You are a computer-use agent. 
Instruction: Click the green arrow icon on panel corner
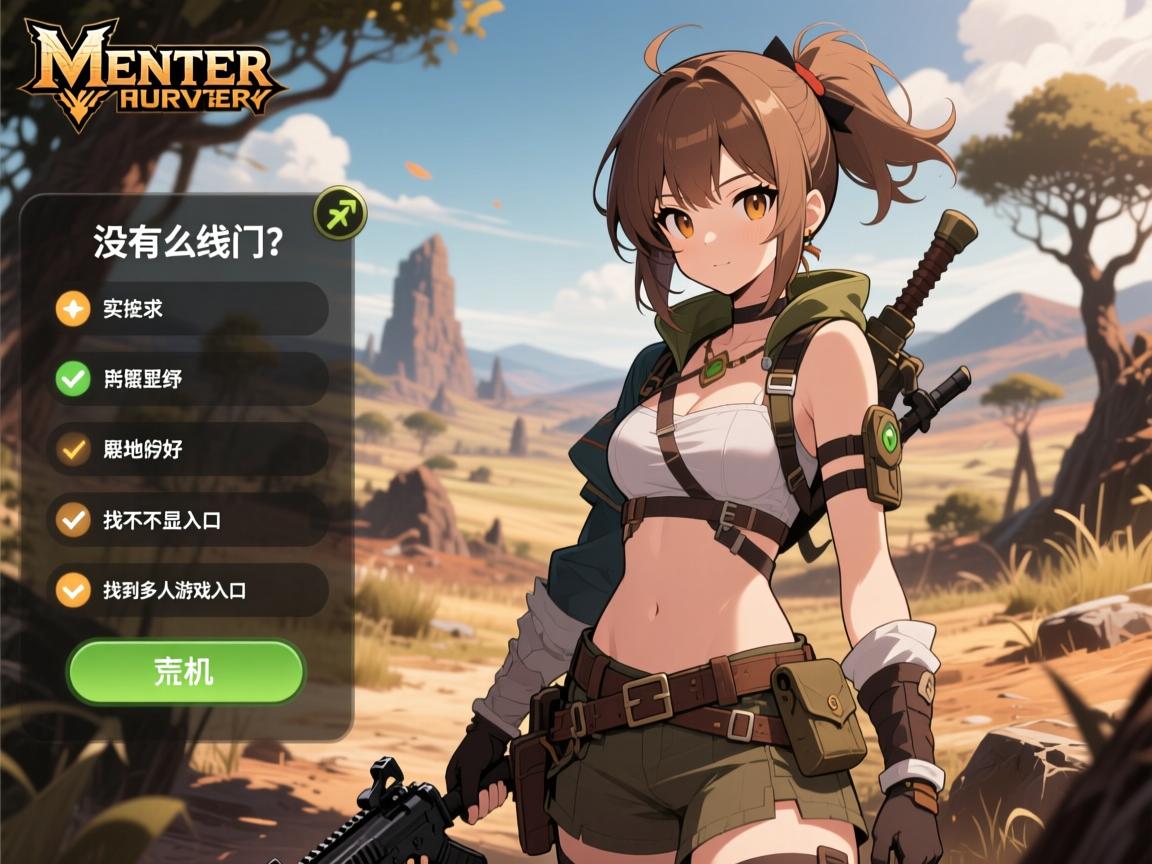[340, 212]
